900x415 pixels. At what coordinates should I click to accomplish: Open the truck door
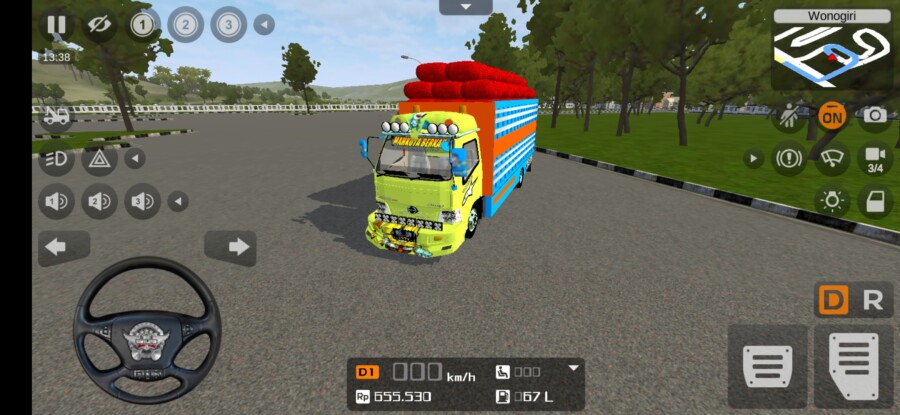pyautogui.click(x=875, y=200)
